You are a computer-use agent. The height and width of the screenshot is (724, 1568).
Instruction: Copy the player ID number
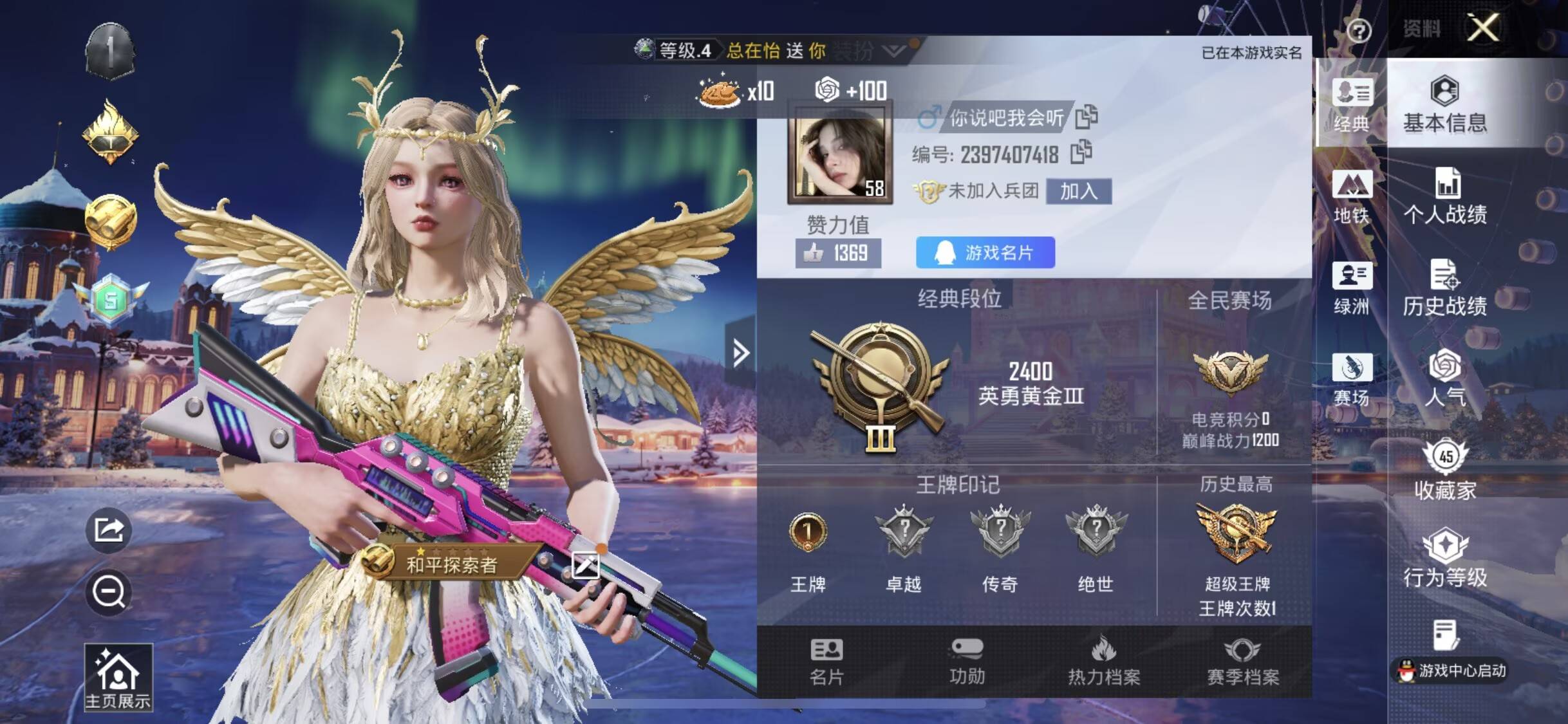point(1081,153)
